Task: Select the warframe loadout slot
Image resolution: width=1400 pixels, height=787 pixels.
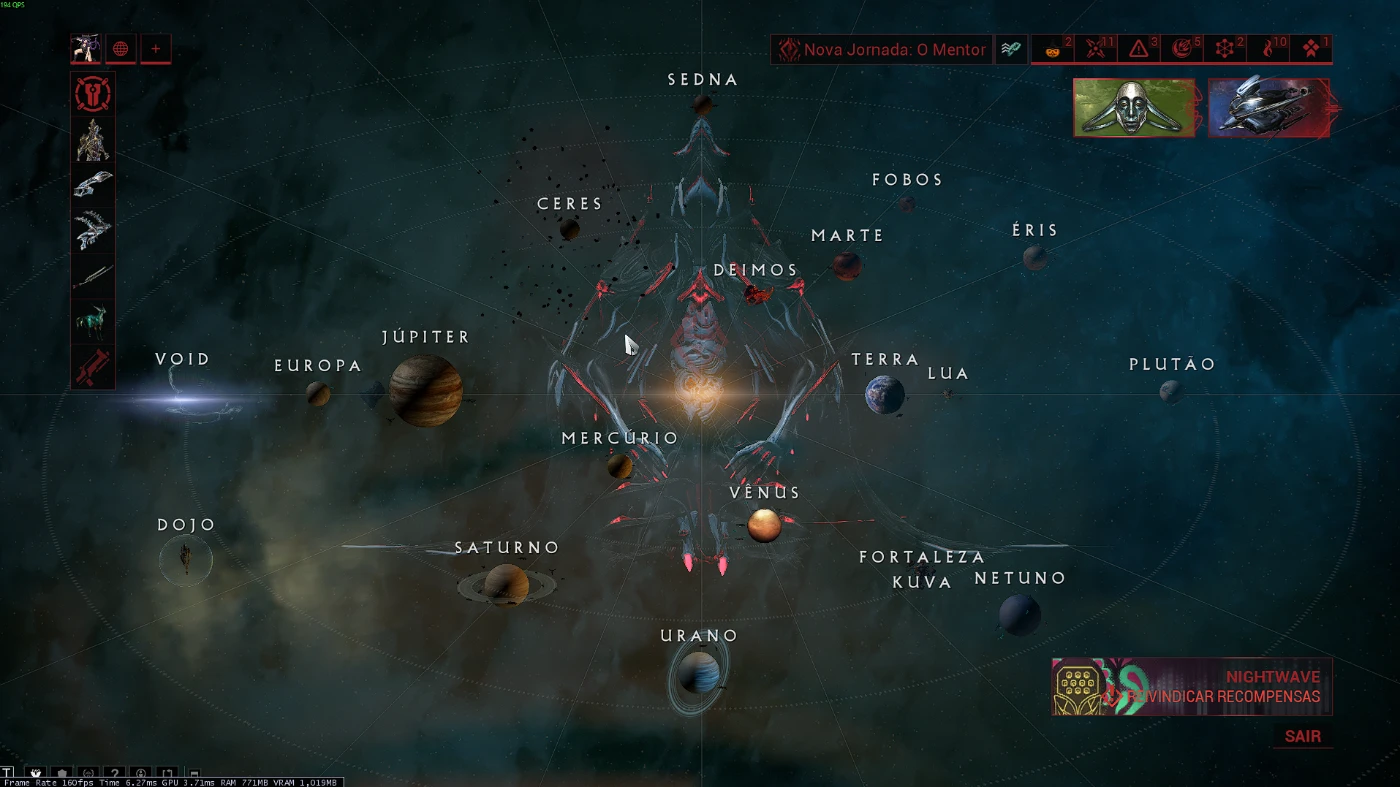Action: [x=93, y=141]
